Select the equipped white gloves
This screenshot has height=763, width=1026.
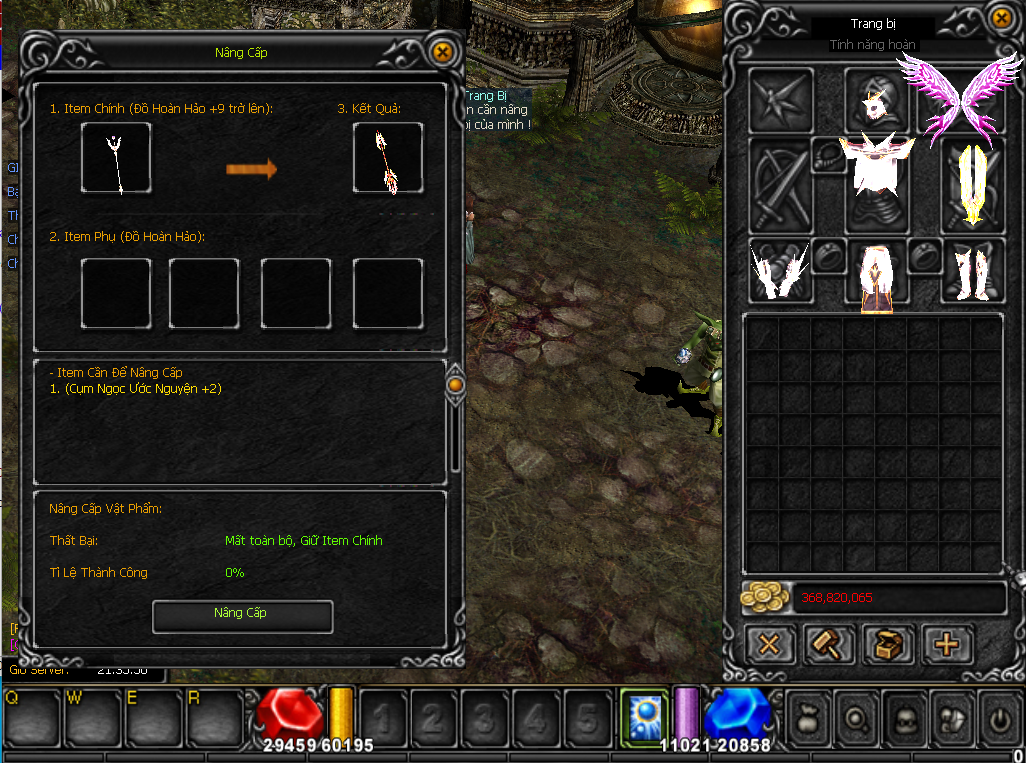[x=780, y=271]
